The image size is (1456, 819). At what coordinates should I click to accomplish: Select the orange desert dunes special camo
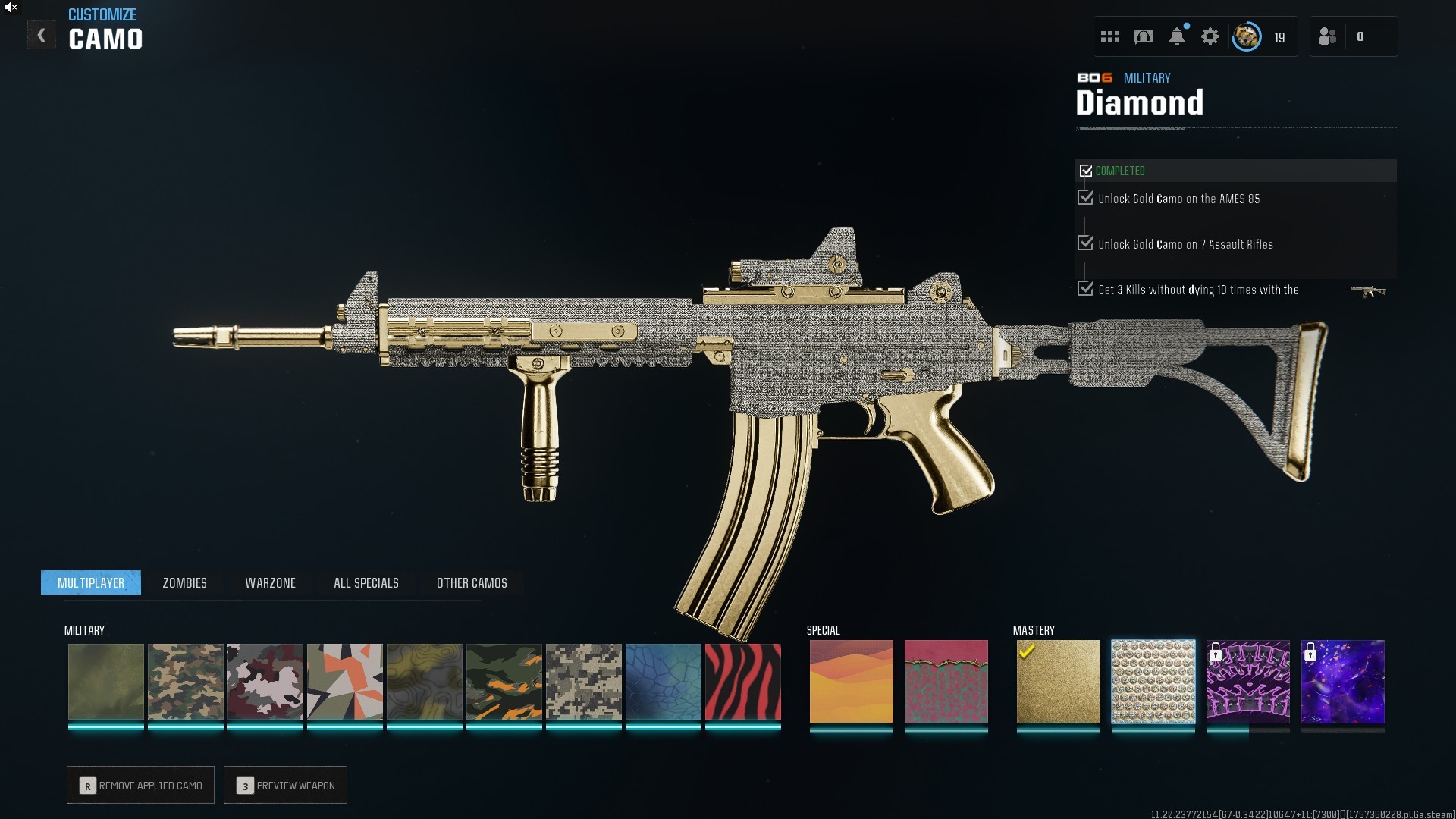[x=851, y=682]
